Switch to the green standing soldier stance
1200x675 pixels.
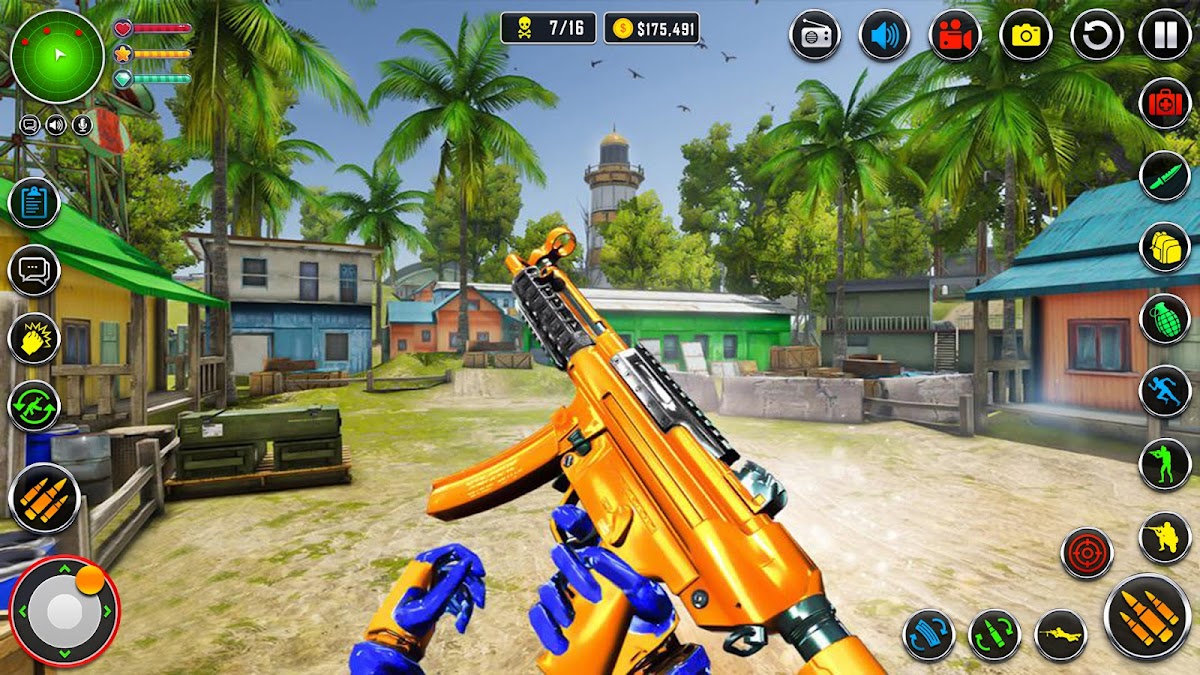click(x=1165, y=464)
